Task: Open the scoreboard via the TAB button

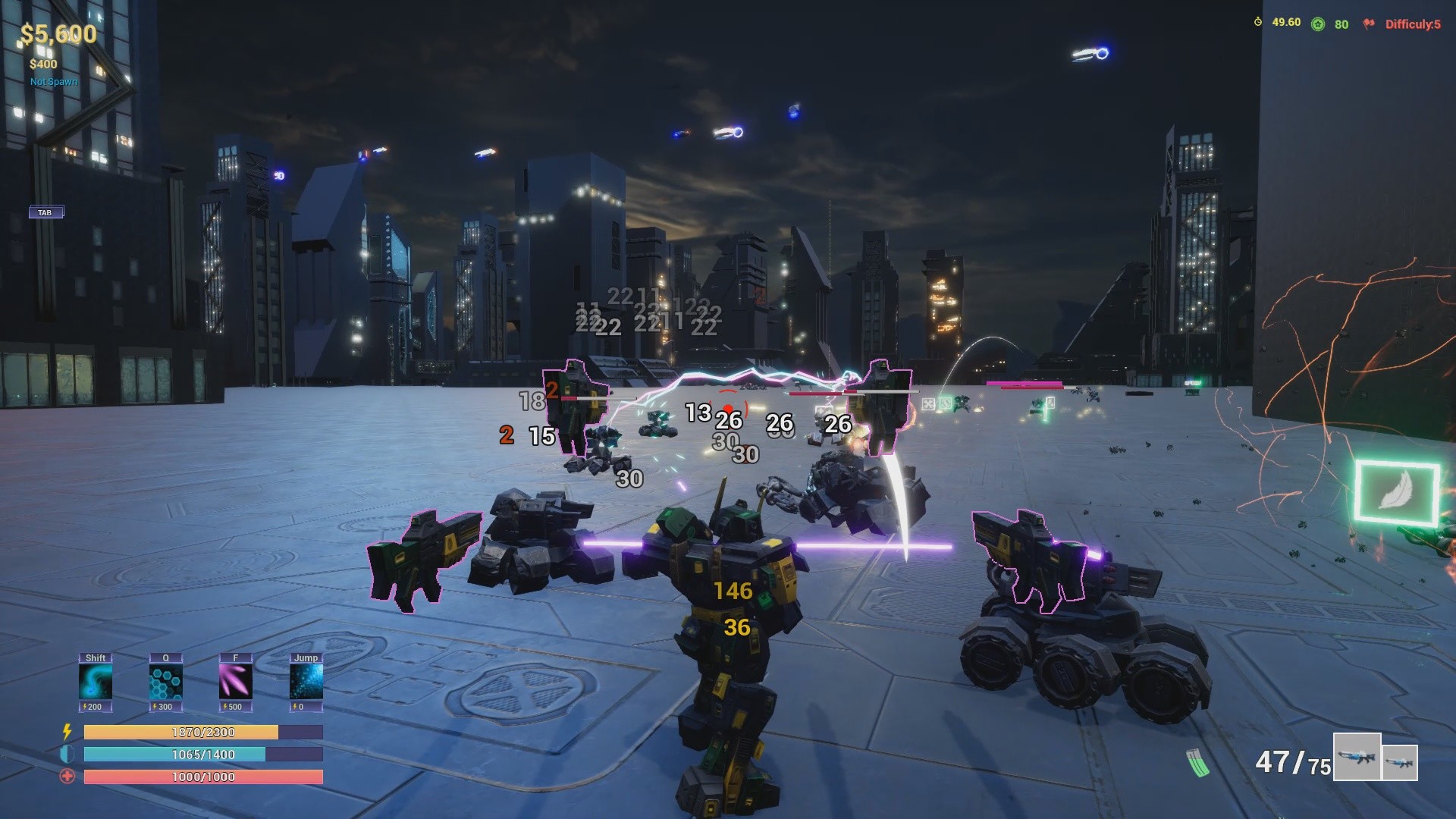Action: 45,212
